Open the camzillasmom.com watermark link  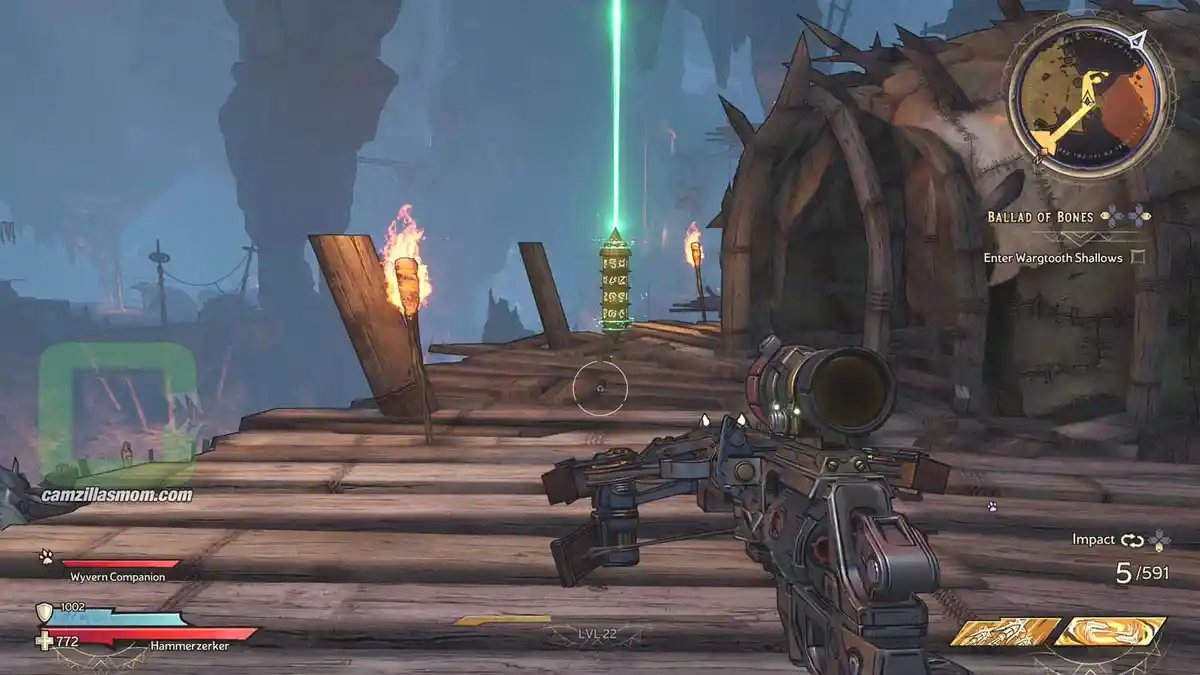pos(117,495)
